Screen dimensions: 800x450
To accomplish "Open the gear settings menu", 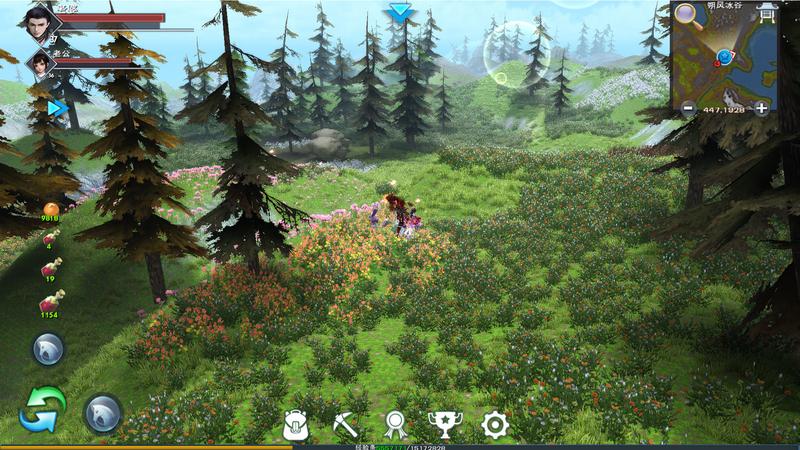I will click(x=495, y=425).
